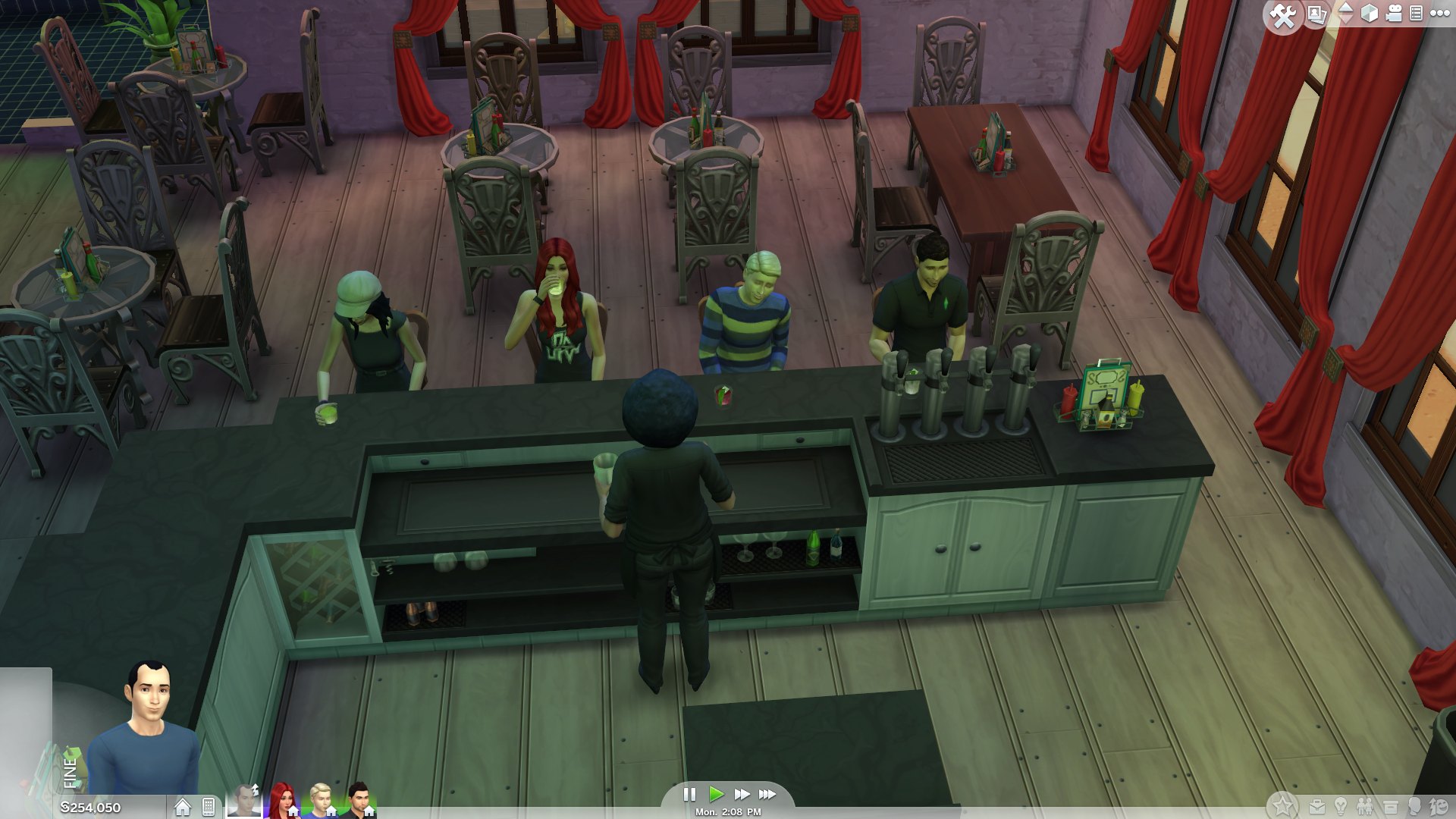The height and width of the screenshot is (819, 1456).
Task: Open Build Mode with the hammer and wrench icon
Action: coord(1284,13)
